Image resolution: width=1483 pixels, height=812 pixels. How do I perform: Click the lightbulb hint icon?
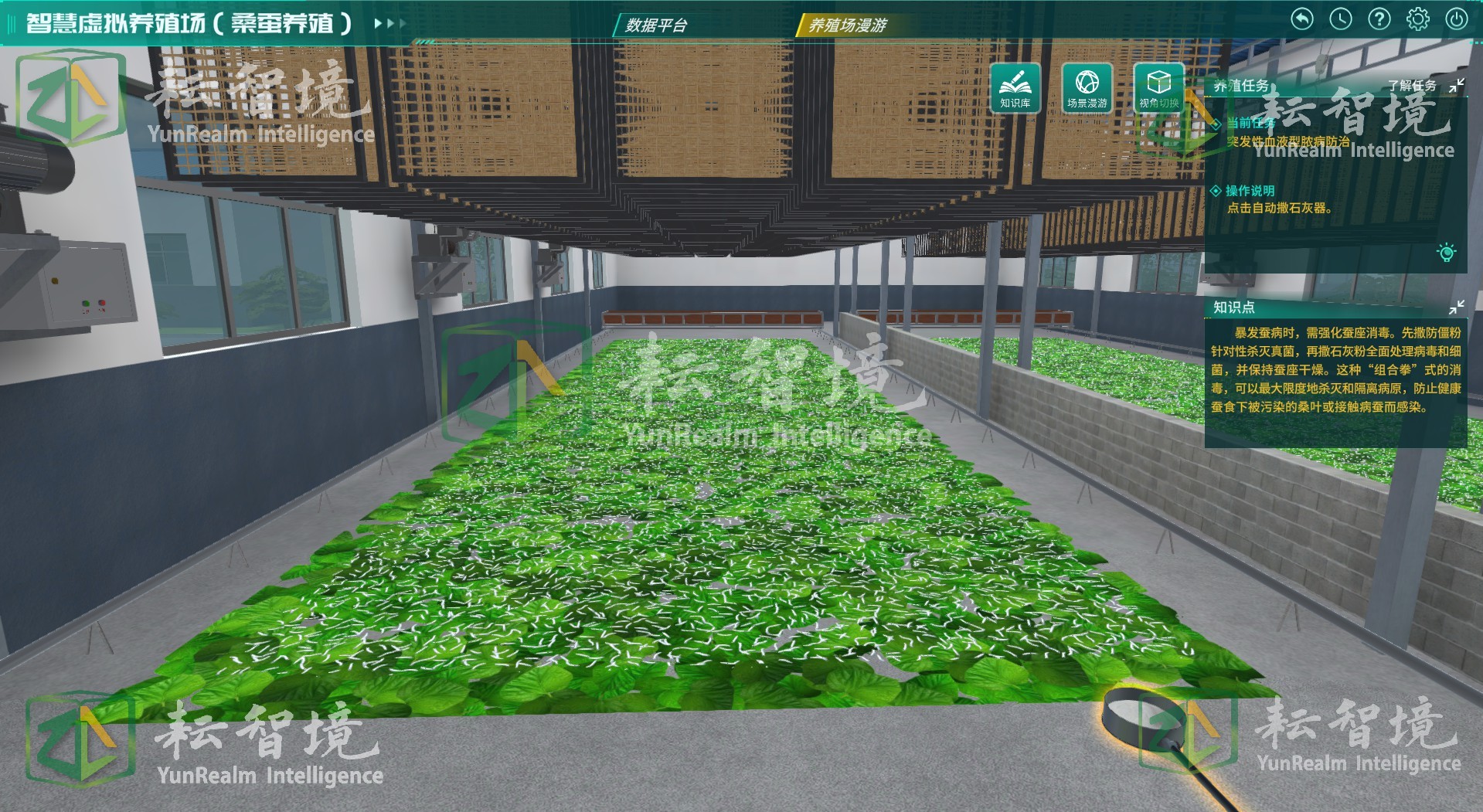click(x=1447, y=253)
